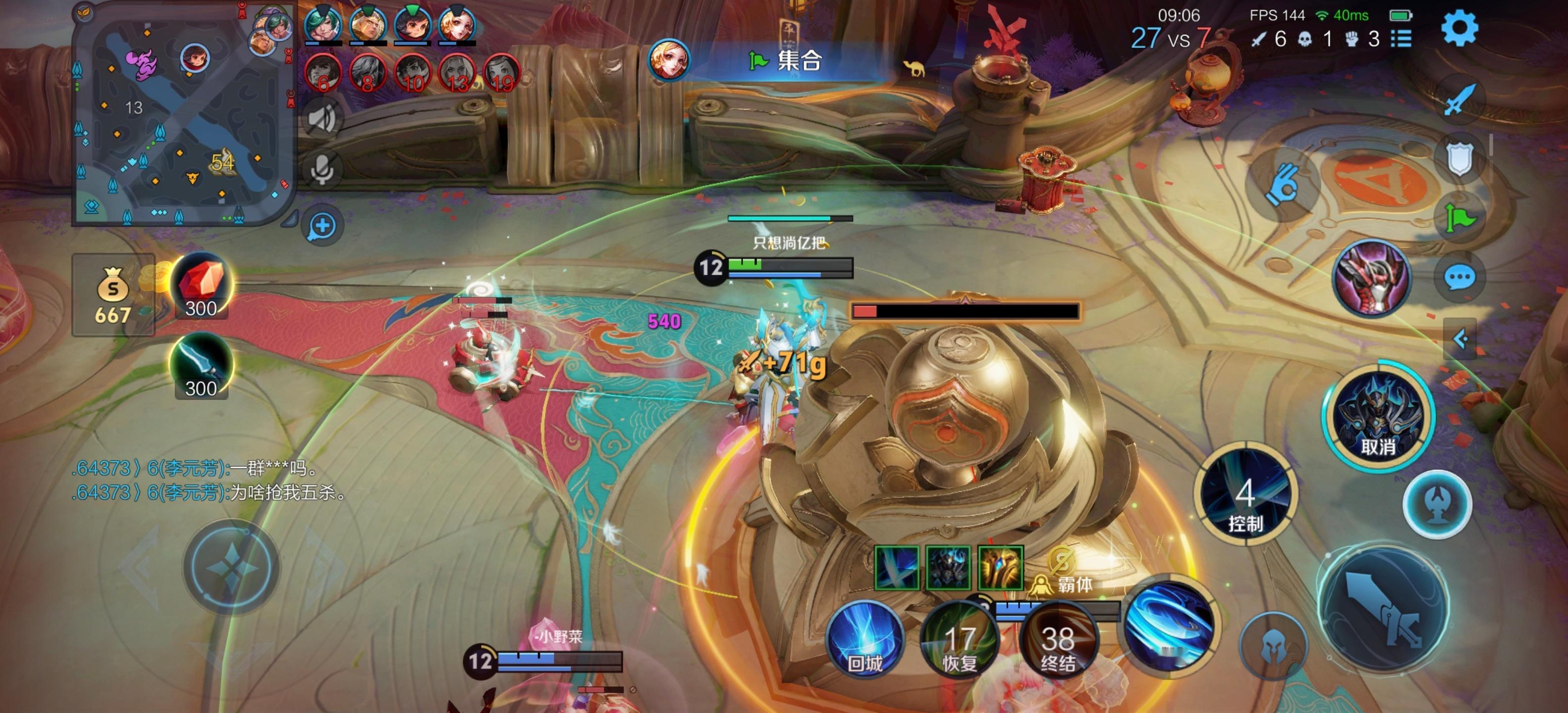Trigger the 终结 execute spell
1568x713 pixels.
click(x=1057, y=642)
